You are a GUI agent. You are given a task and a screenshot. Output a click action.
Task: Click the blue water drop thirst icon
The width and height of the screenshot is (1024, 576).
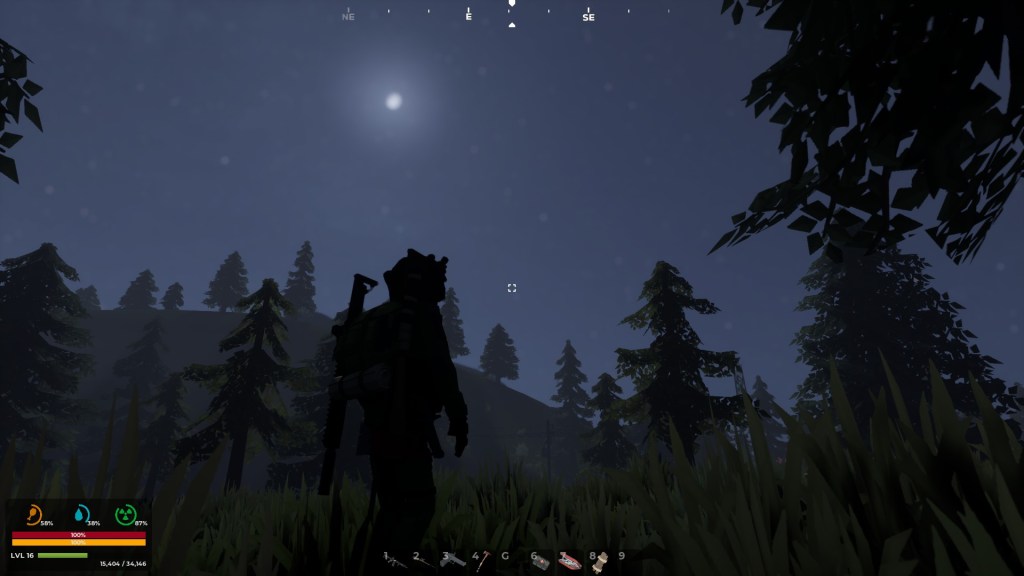pos(80,515)
